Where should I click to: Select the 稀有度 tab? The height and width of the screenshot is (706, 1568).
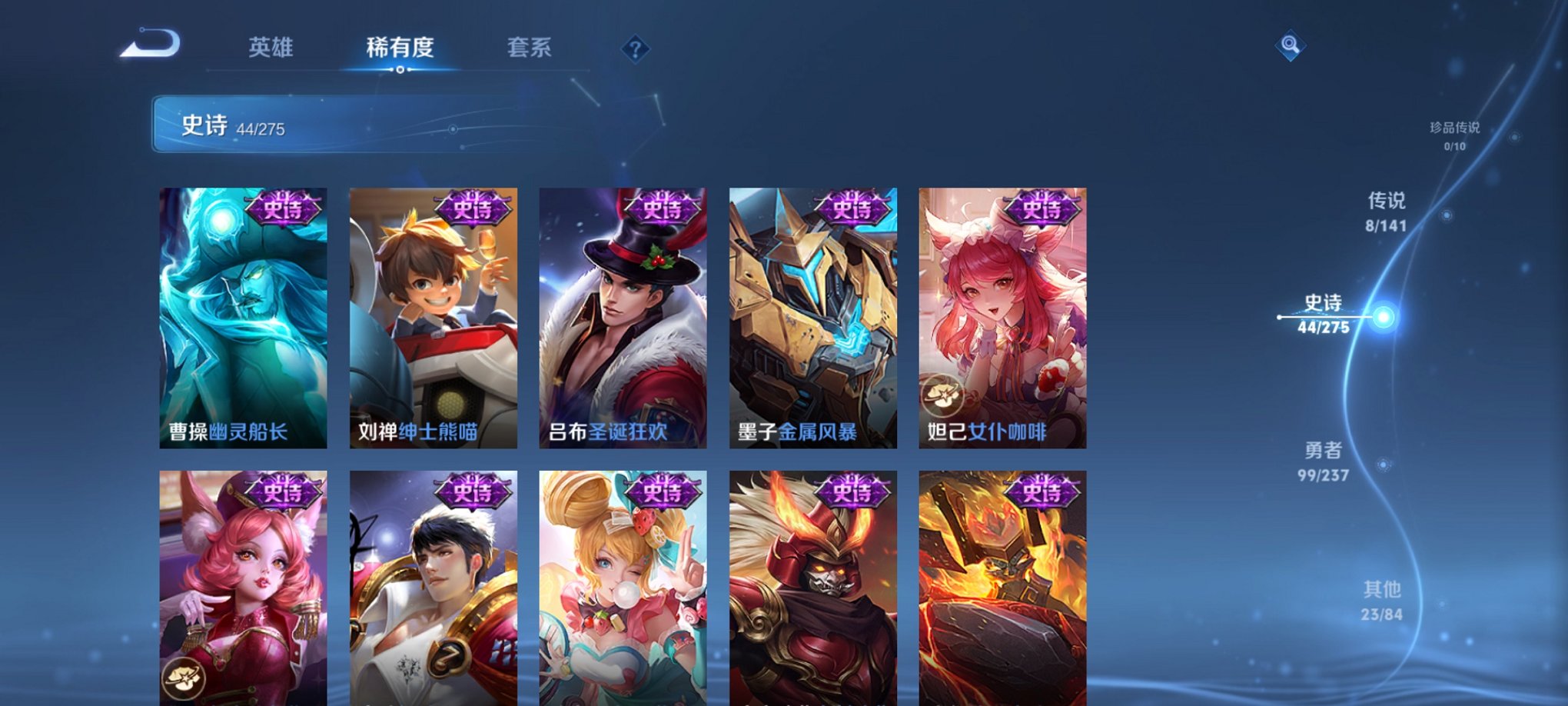tap(400, 48)
